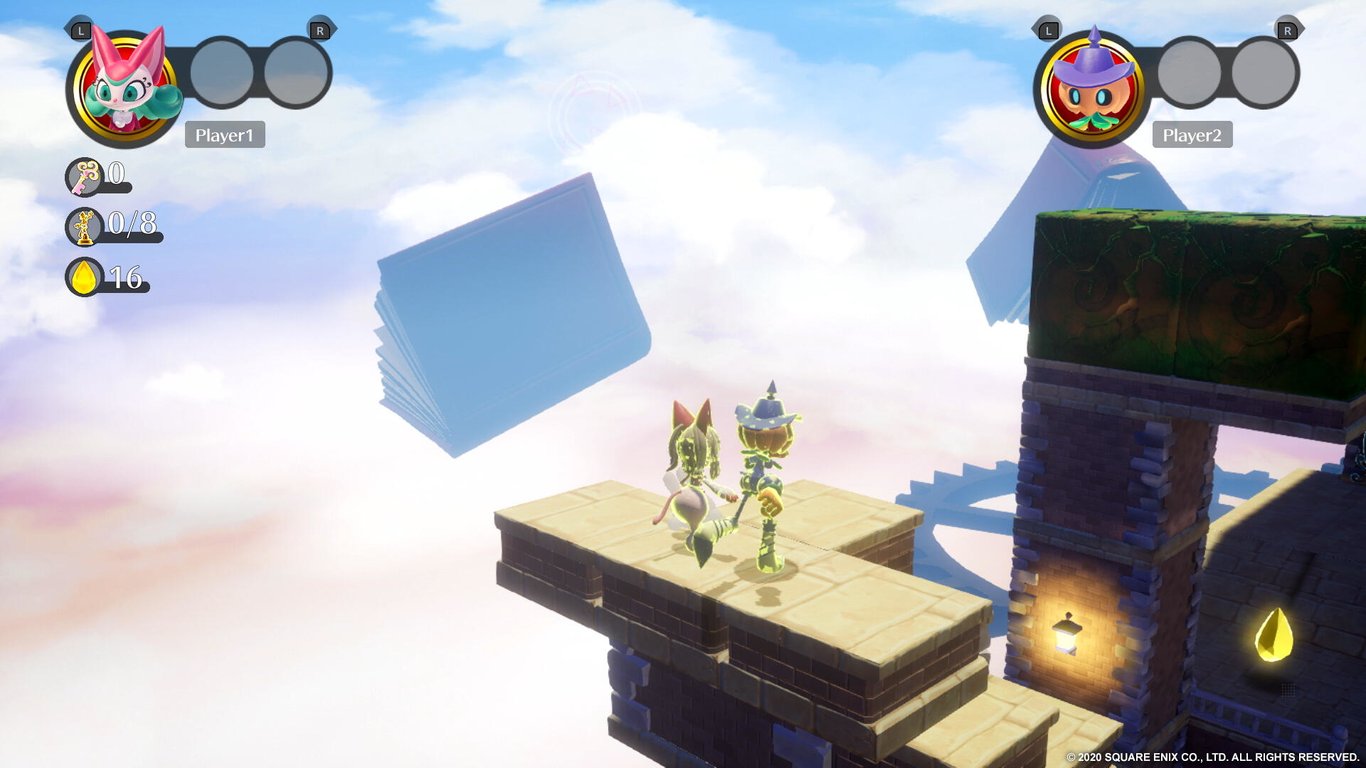Image resolution: width=1366 pixels, height=768 pixels.
Task: Click Player1's first empty costume slot
Action: 223,73
